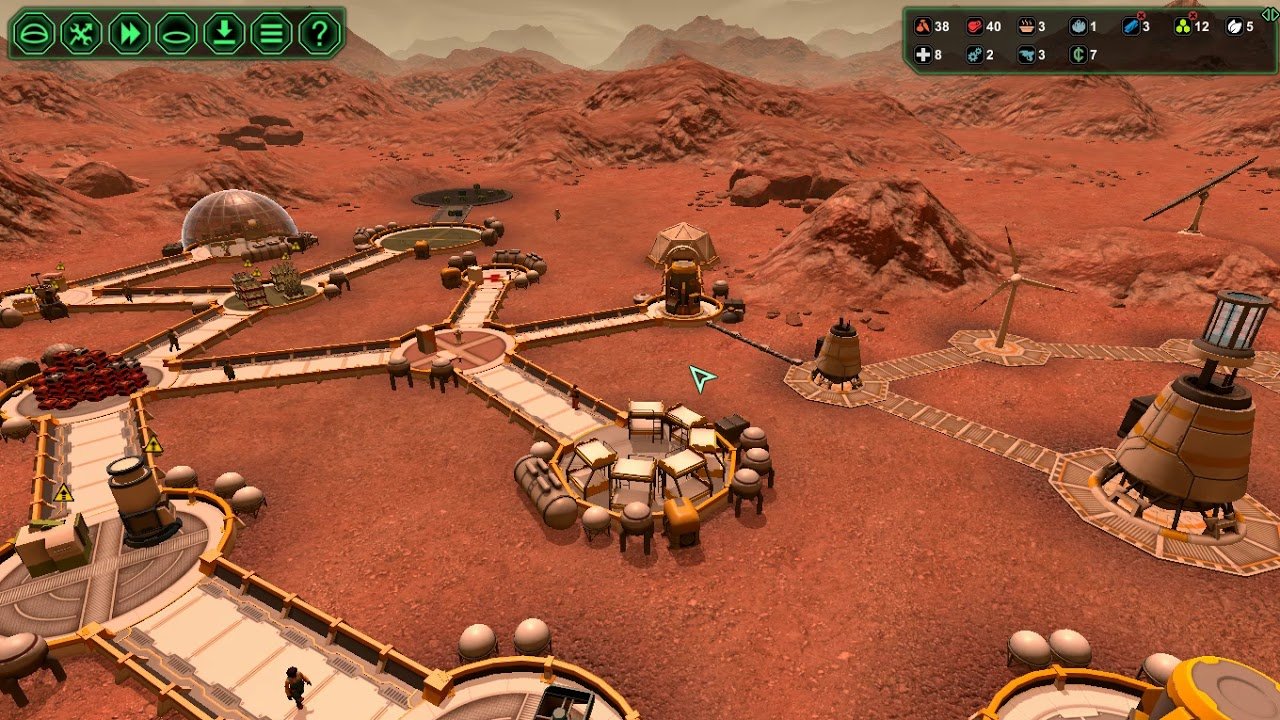Viewport: 1280px width, 720px height.
Task: Open help with the question mark button
Action: pos(319,34)
